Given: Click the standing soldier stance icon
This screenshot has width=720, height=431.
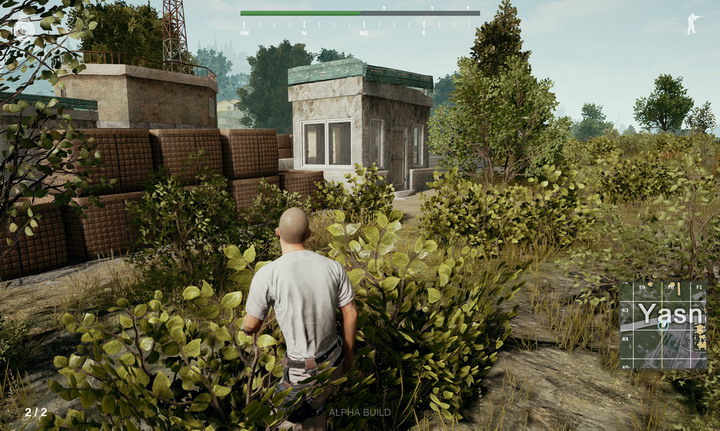Looking at the screenshot, I should tap(693, 24).
